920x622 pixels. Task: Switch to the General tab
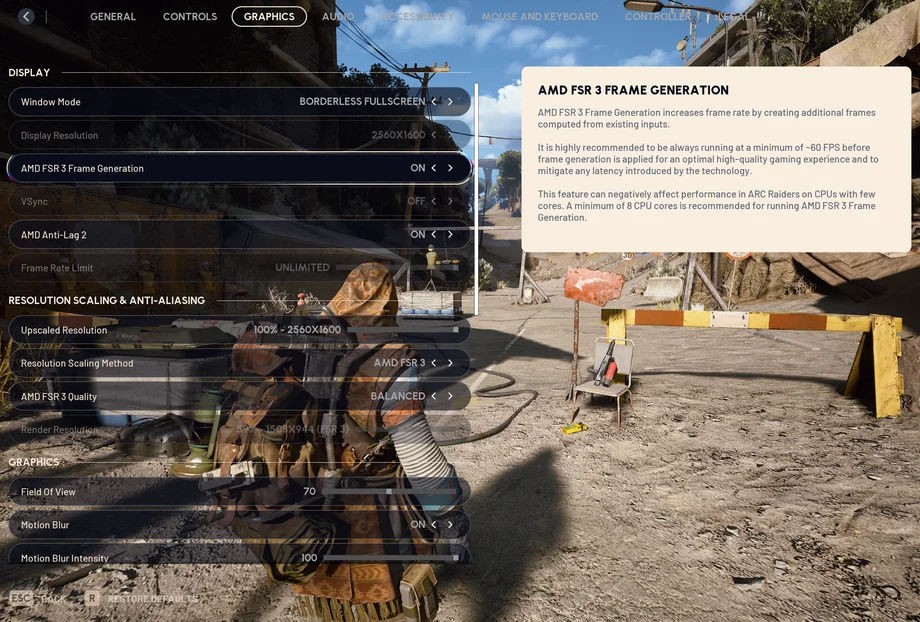pyautogui.click(x=113, y=17)
